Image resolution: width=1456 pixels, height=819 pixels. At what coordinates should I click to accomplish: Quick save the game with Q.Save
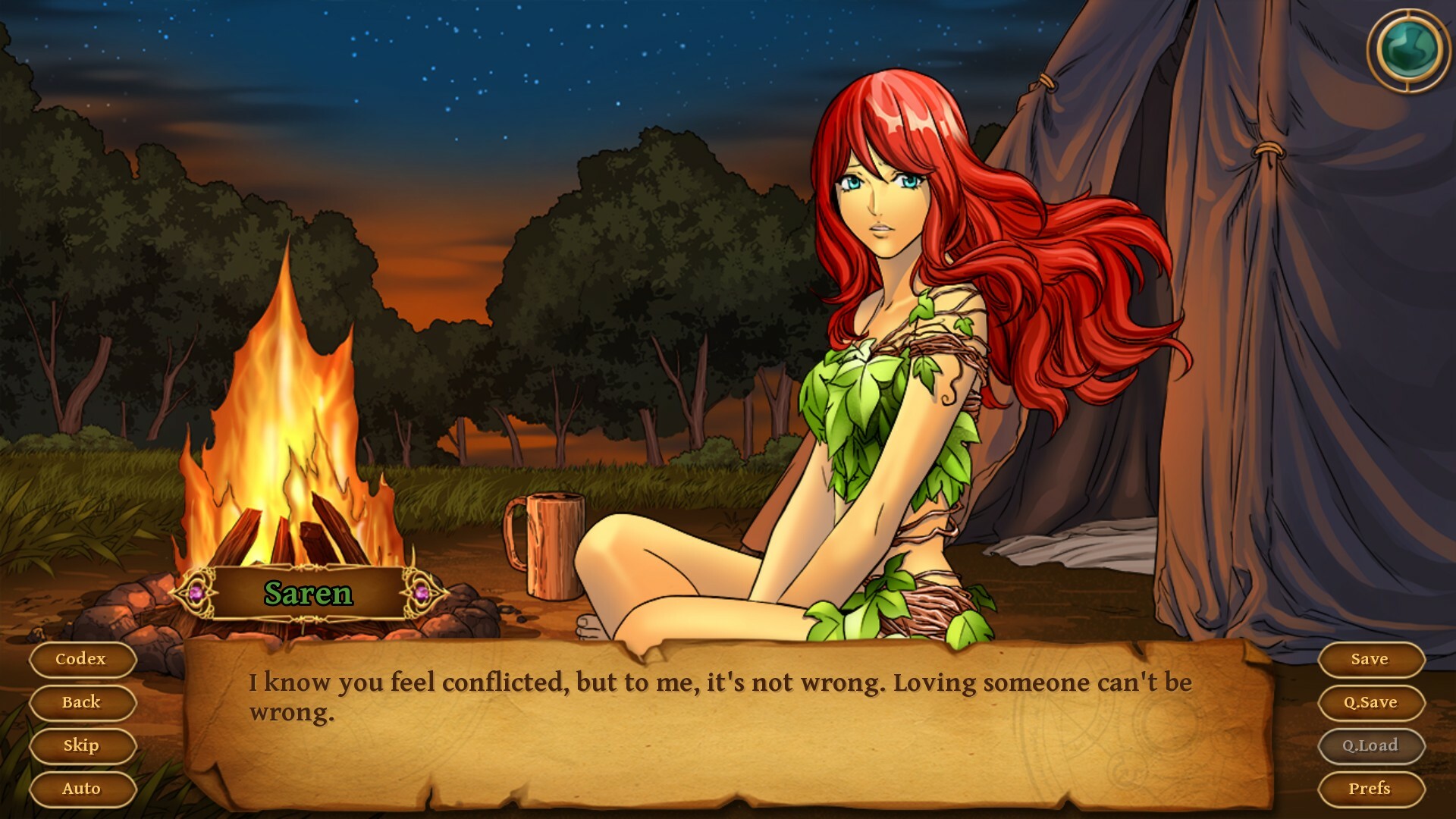(1371, 702)
